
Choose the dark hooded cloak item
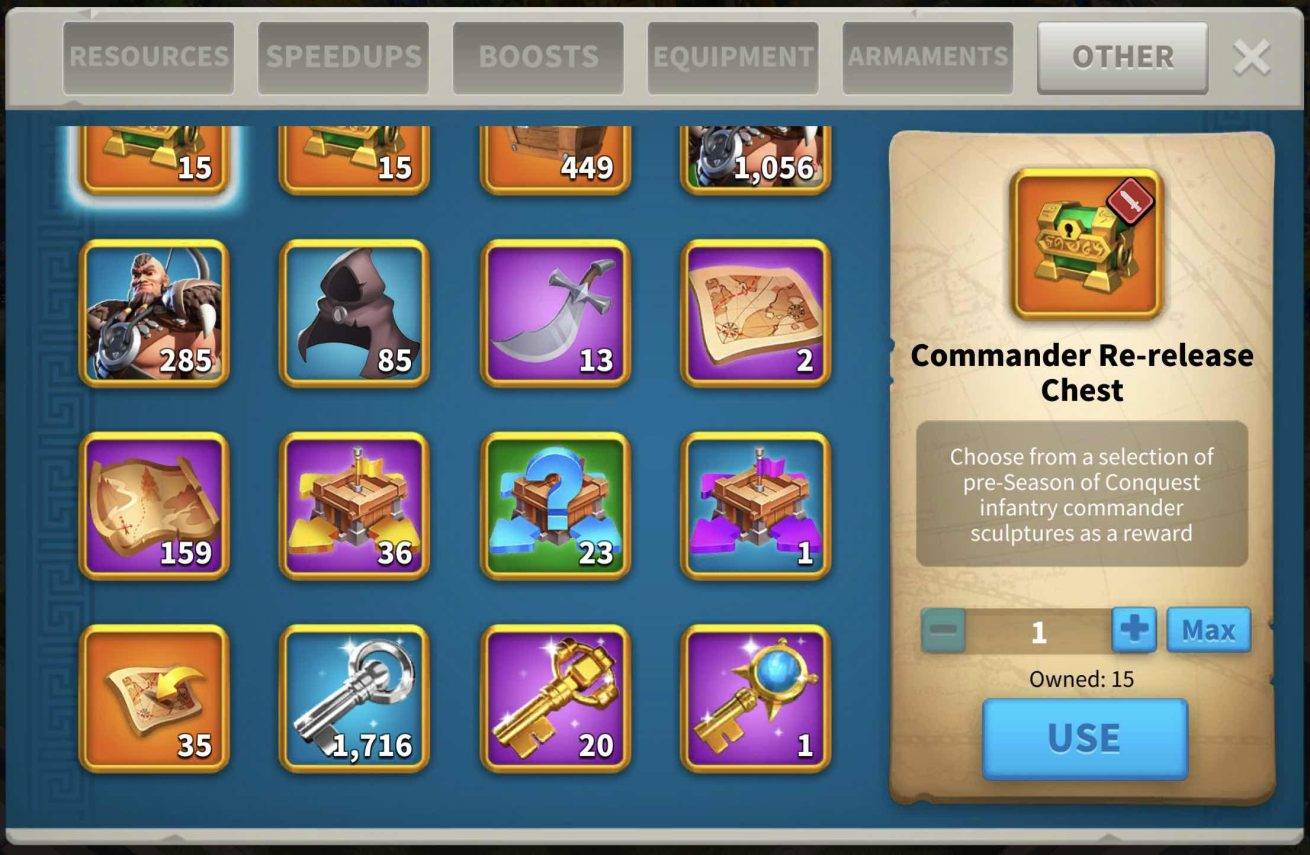(355, 313)
